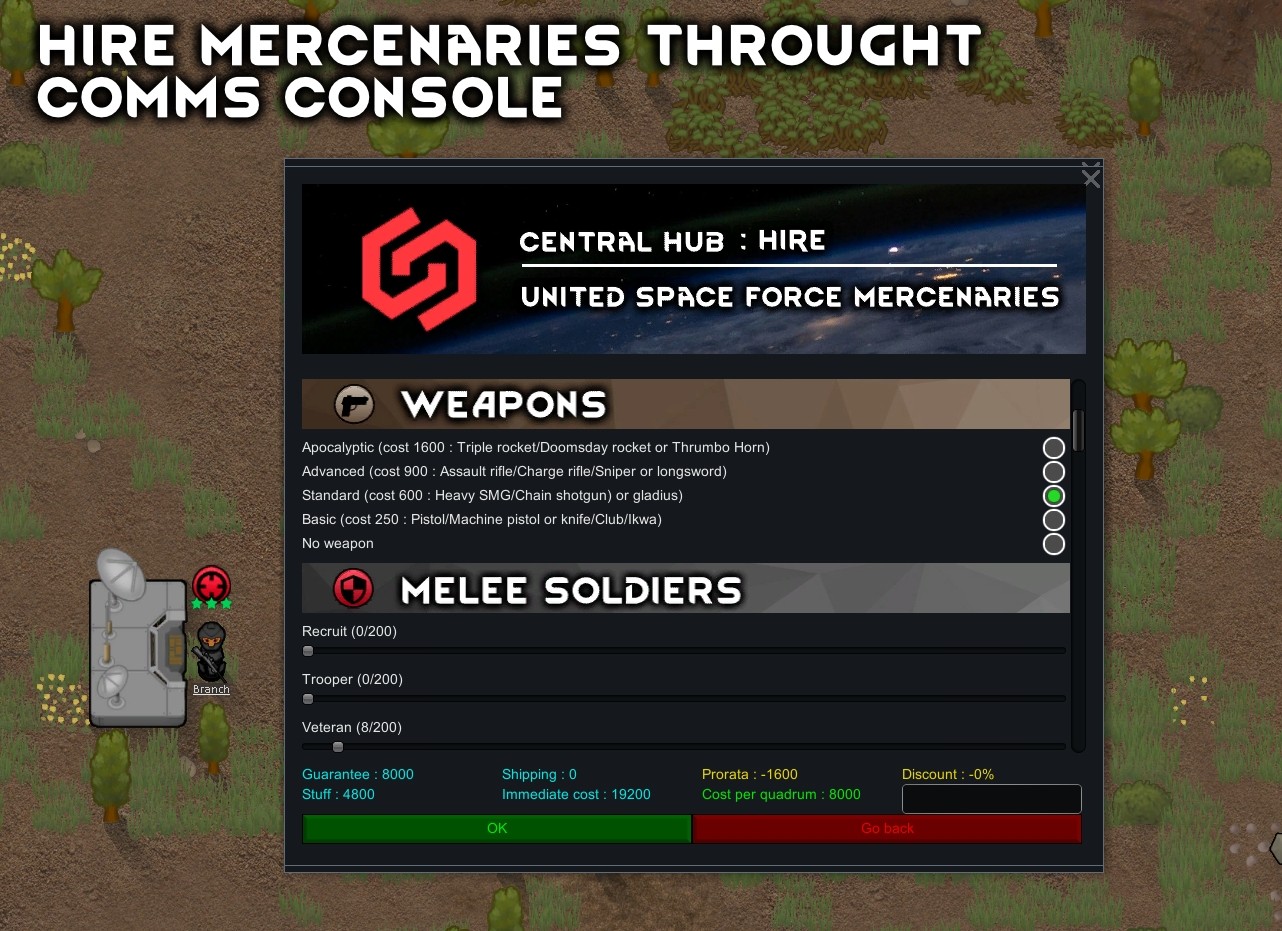Choose the Advanced weapons tier
Screen dimensions: 1282x931
(x=1053, y=471)
